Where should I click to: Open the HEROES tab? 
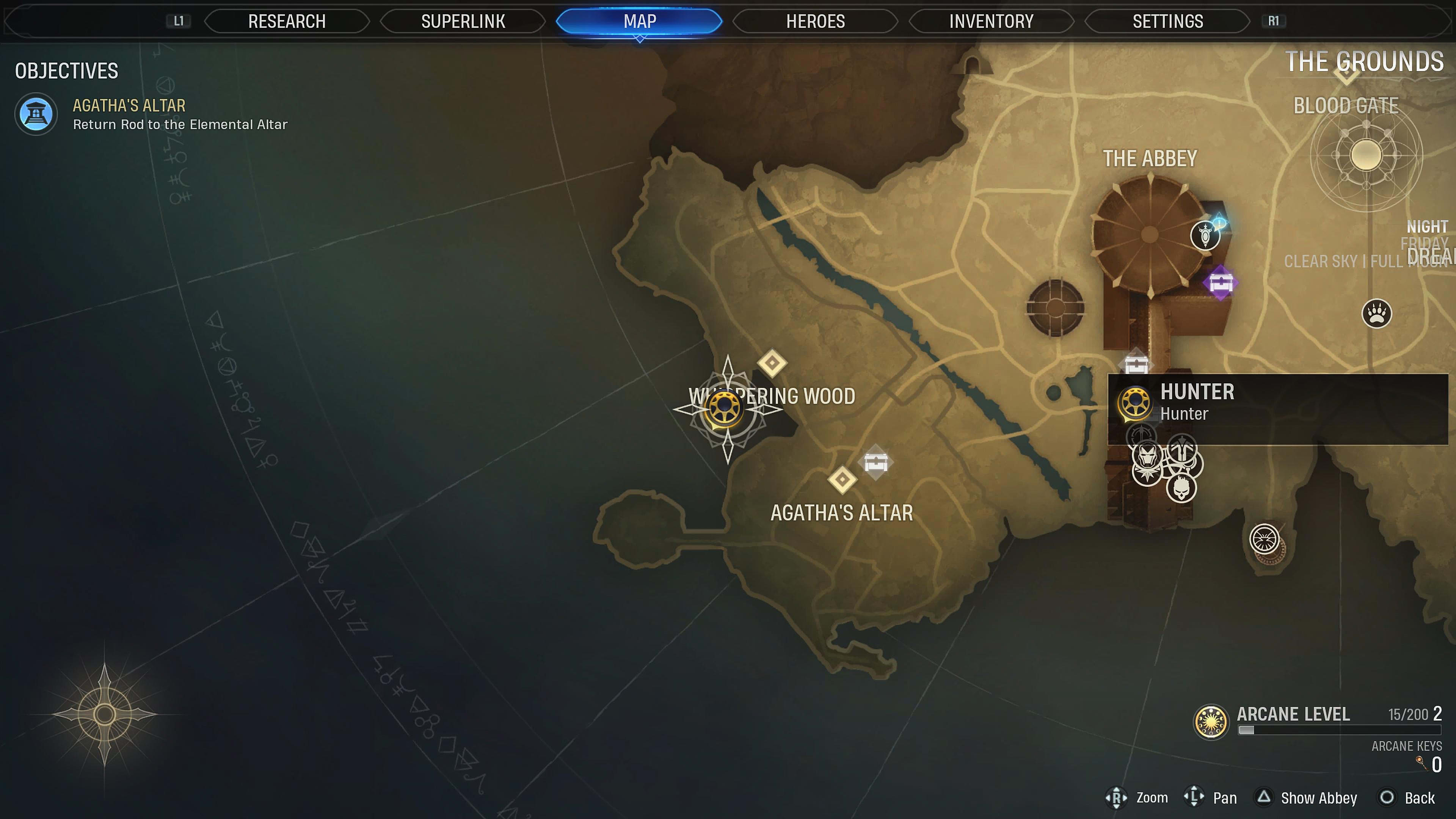click(814, 22)
